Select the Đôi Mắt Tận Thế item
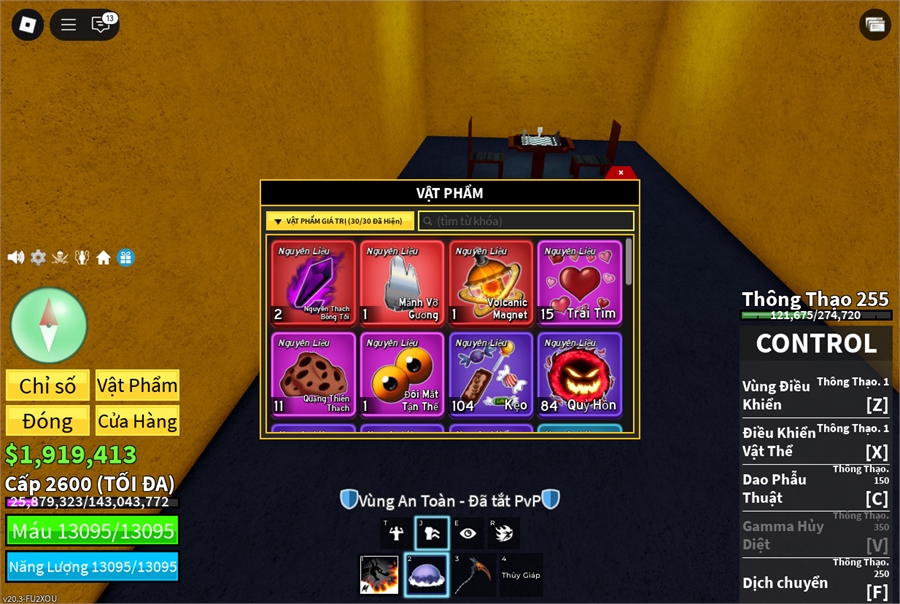 (403, 374)
